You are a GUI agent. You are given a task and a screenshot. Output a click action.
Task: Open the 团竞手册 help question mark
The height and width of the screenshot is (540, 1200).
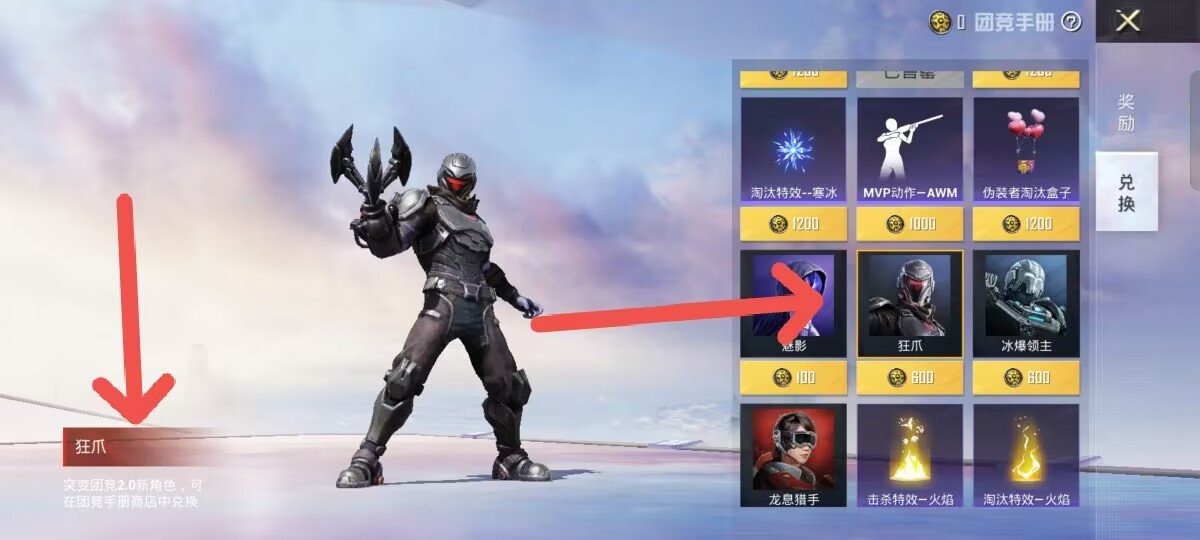(1071, 21)
